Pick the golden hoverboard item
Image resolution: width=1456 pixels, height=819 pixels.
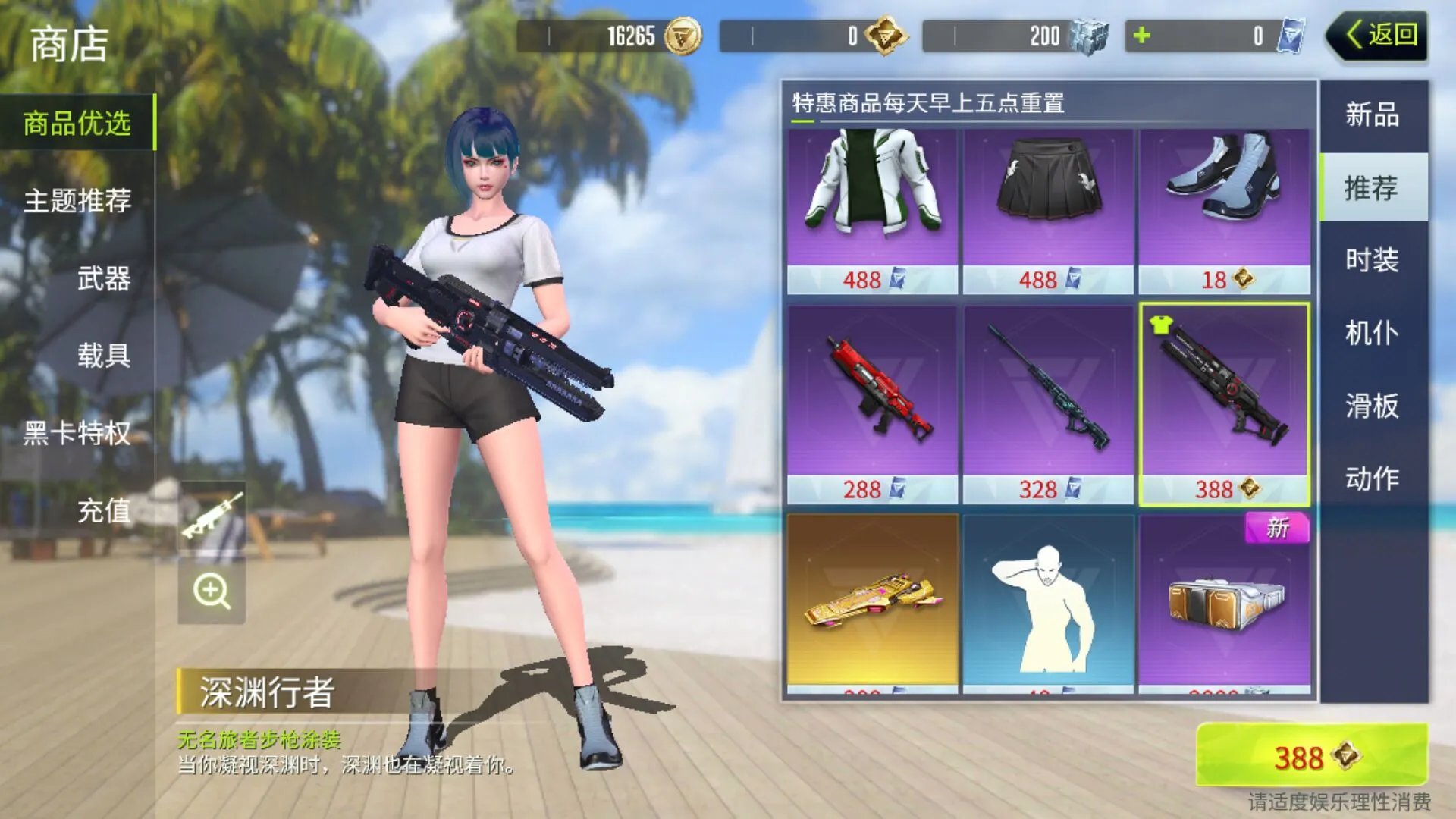pos(872,603)
